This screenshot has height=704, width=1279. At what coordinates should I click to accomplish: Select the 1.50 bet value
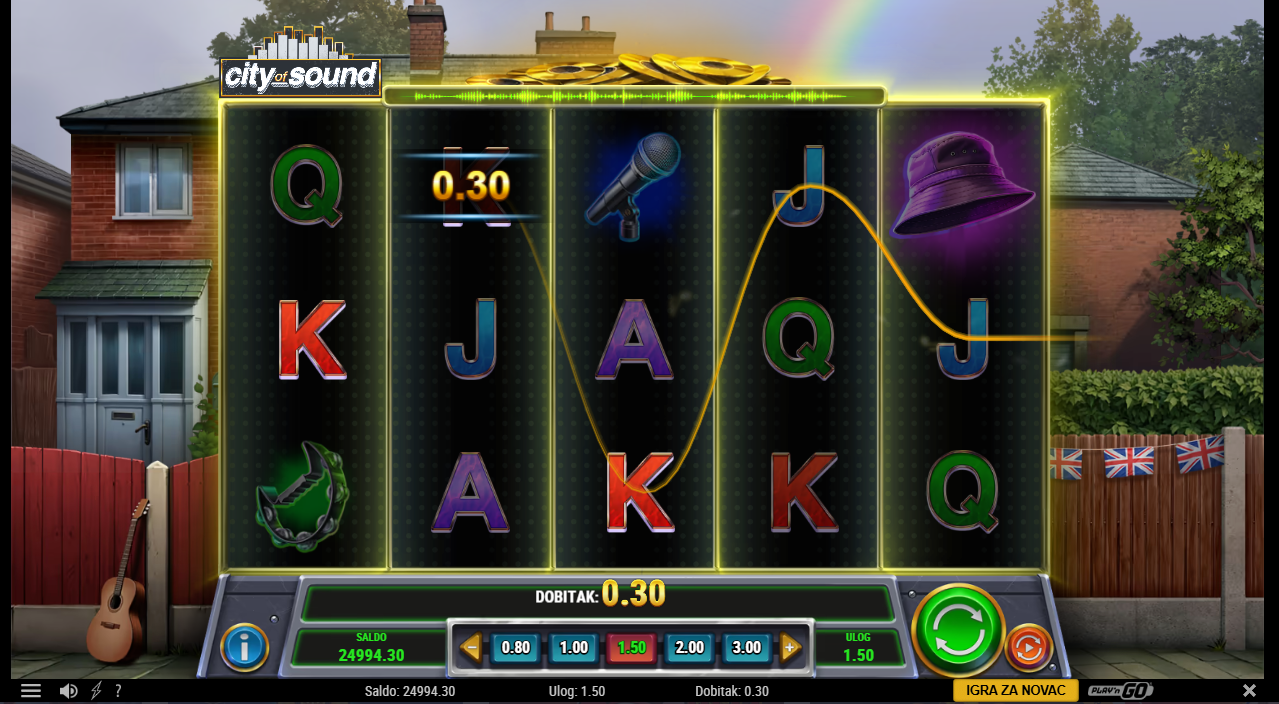632,647
